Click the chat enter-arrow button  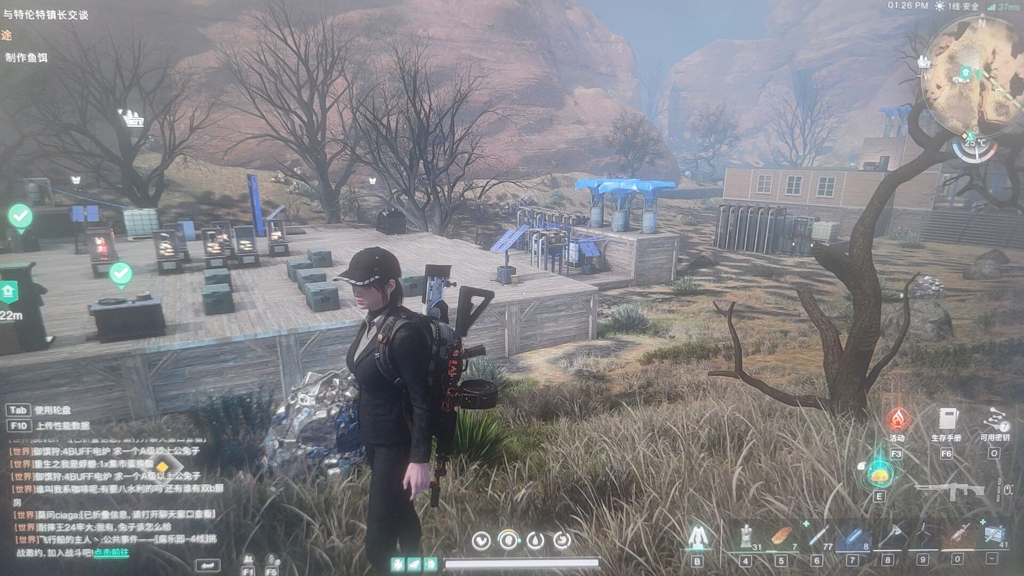click(208, 565)
